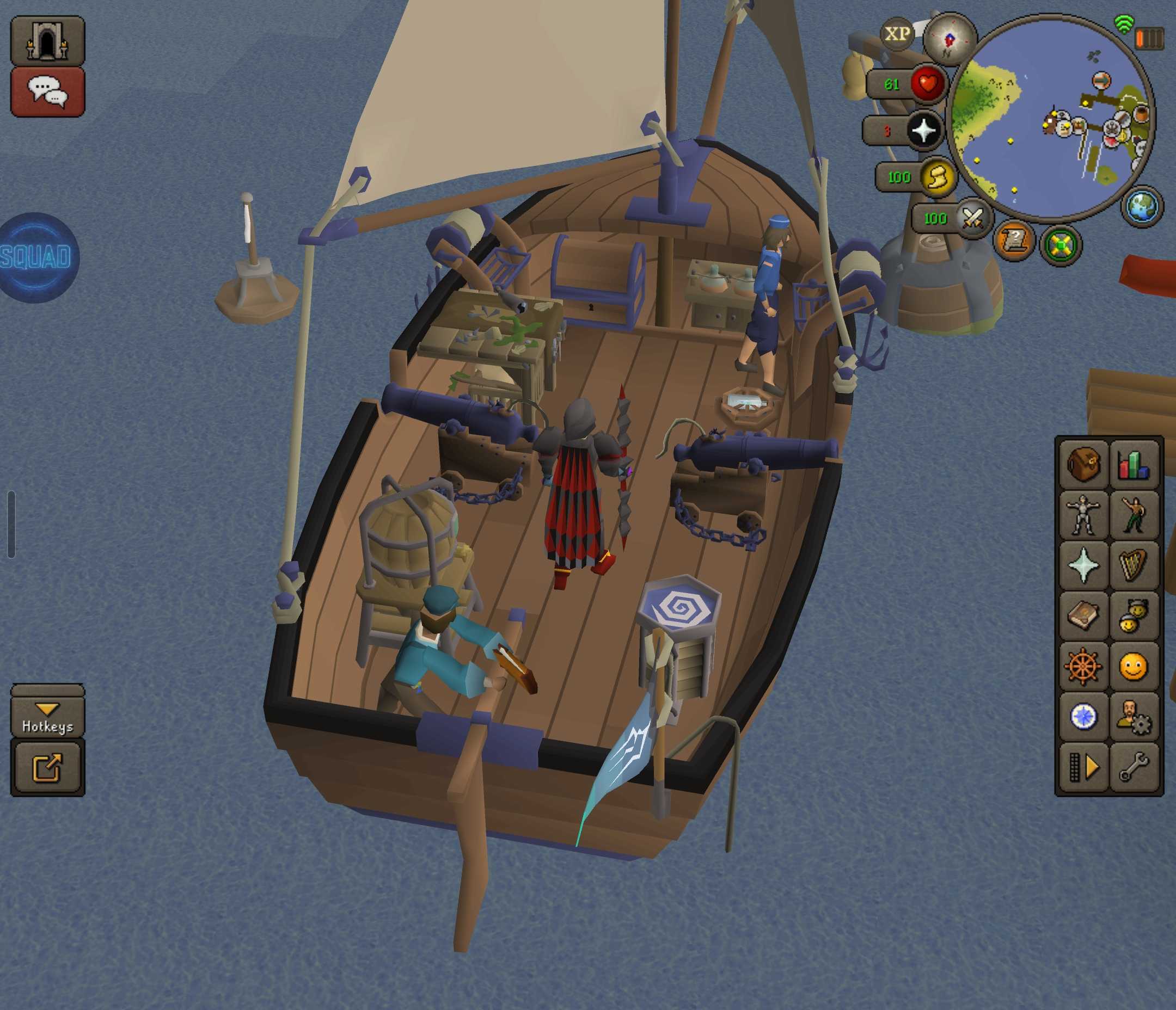Open the Prayer panel star icon
Viewport: 1176px width, 1010px height.
coord(1083,564)
